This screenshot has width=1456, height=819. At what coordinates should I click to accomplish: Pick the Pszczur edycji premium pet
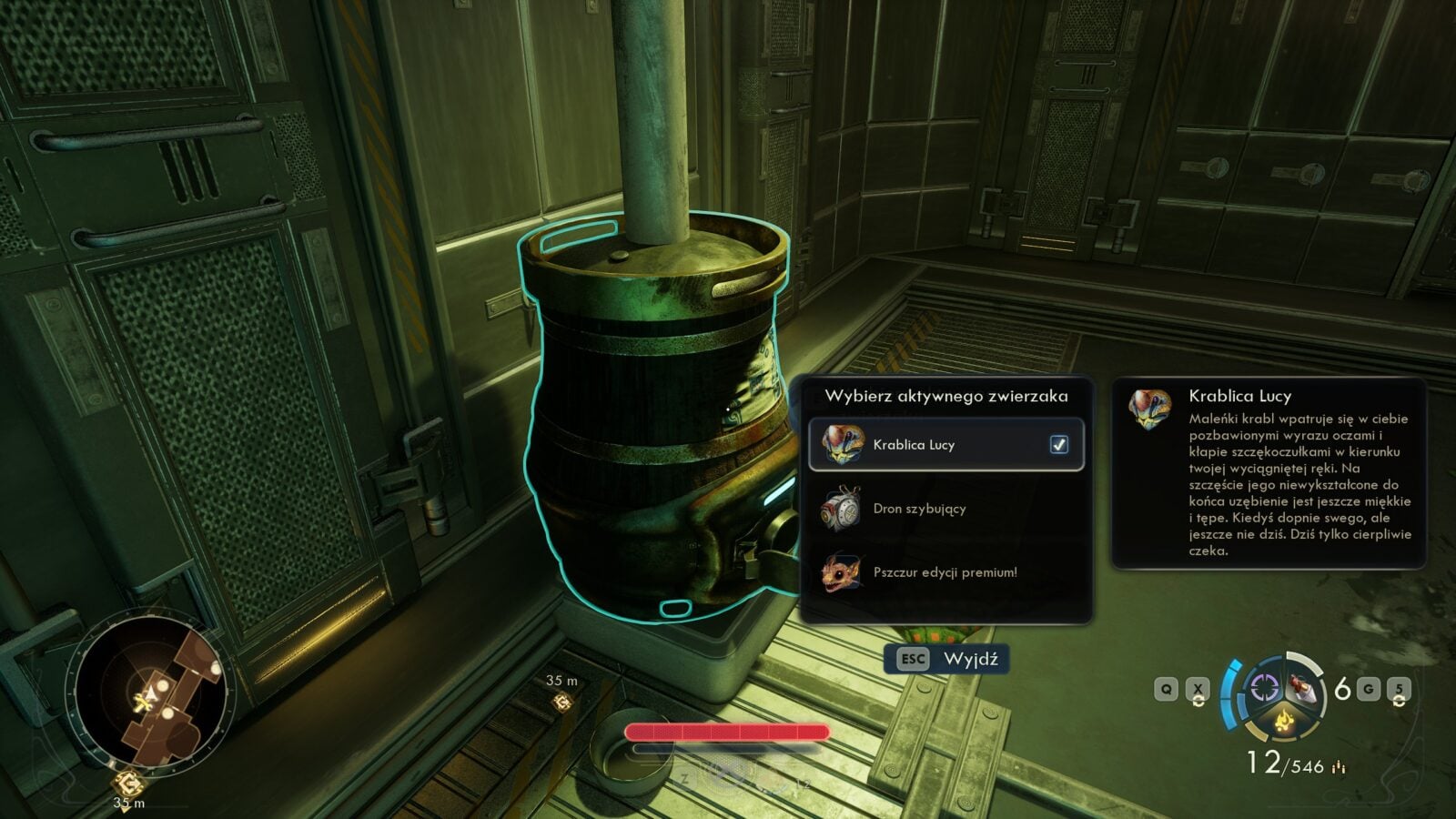coord(945,572)
